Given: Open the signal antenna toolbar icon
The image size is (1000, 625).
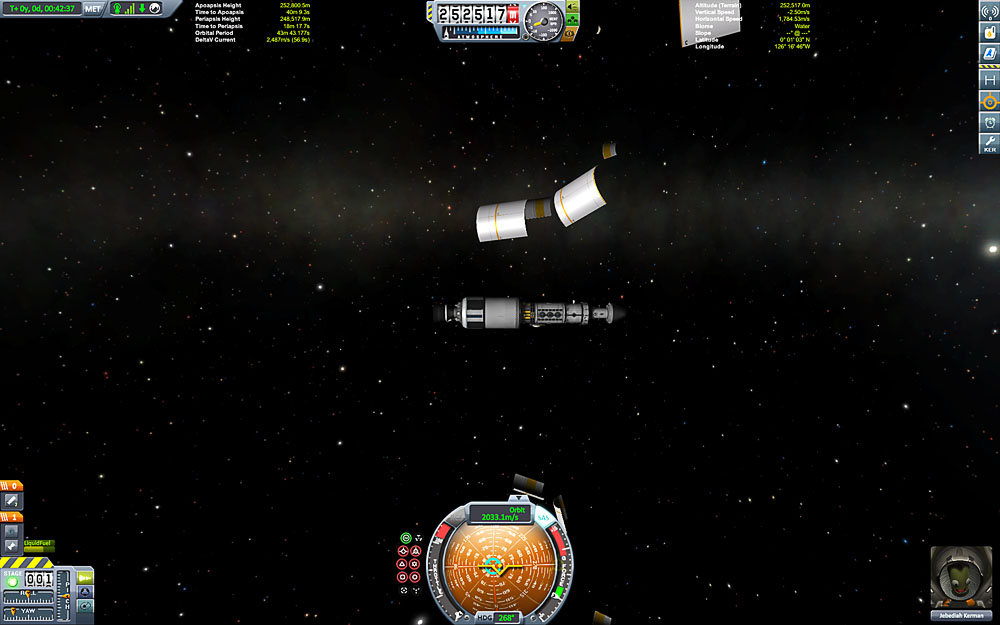Looking at the screenshot, I should point(989,11).
